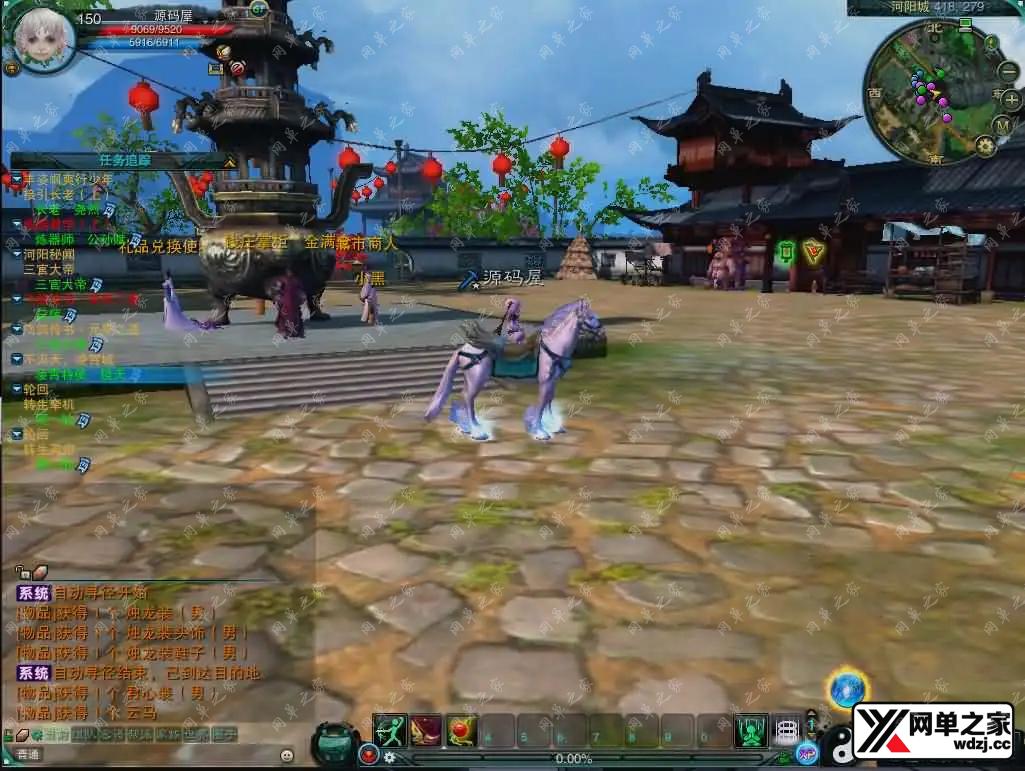The image size is (1025, 771).
Task: Use the red orb item slot
Action: pyautogui.click(x=461, y=730)
